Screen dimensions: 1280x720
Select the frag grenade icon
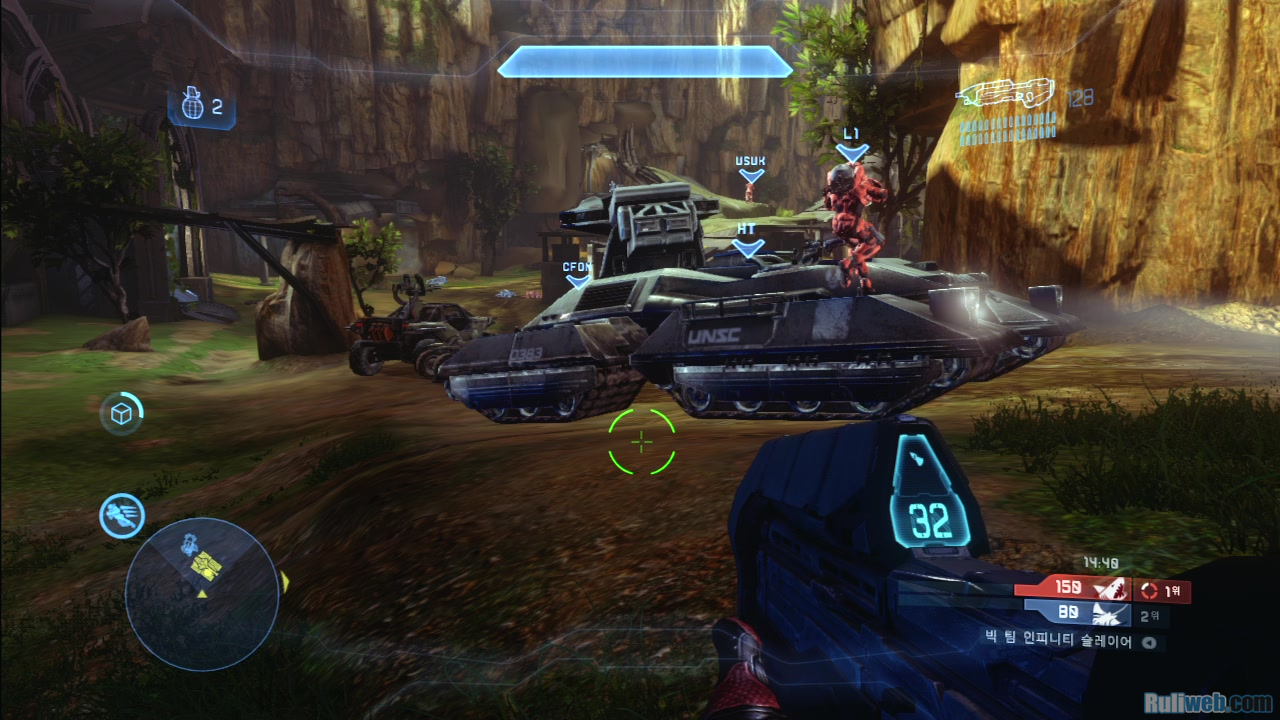(194, 105)
